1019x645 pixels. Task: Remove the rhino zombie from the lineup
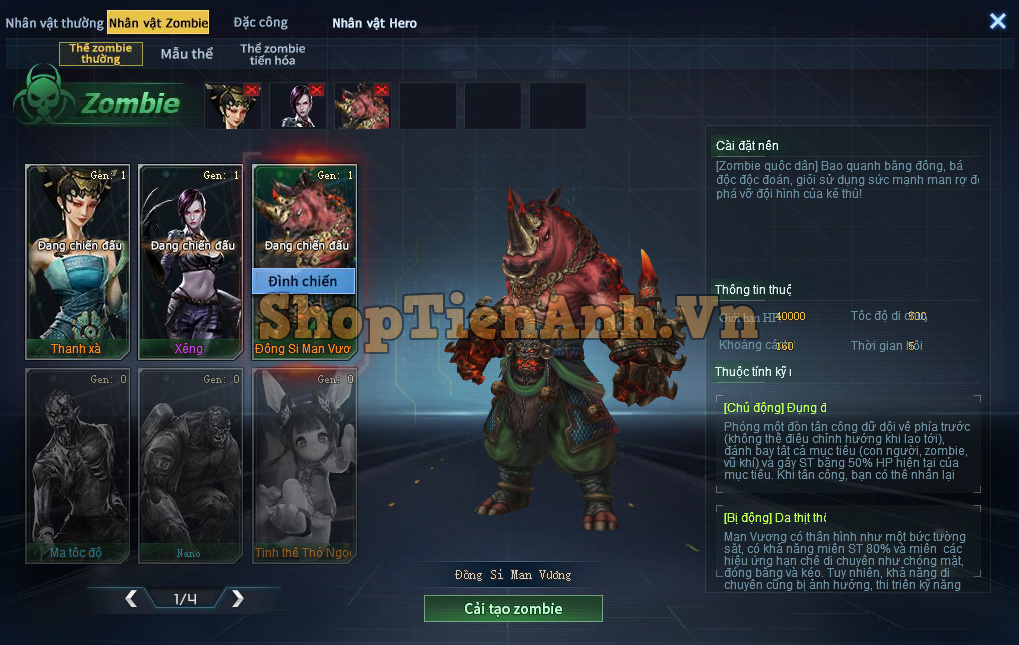[x=382, y=90]
